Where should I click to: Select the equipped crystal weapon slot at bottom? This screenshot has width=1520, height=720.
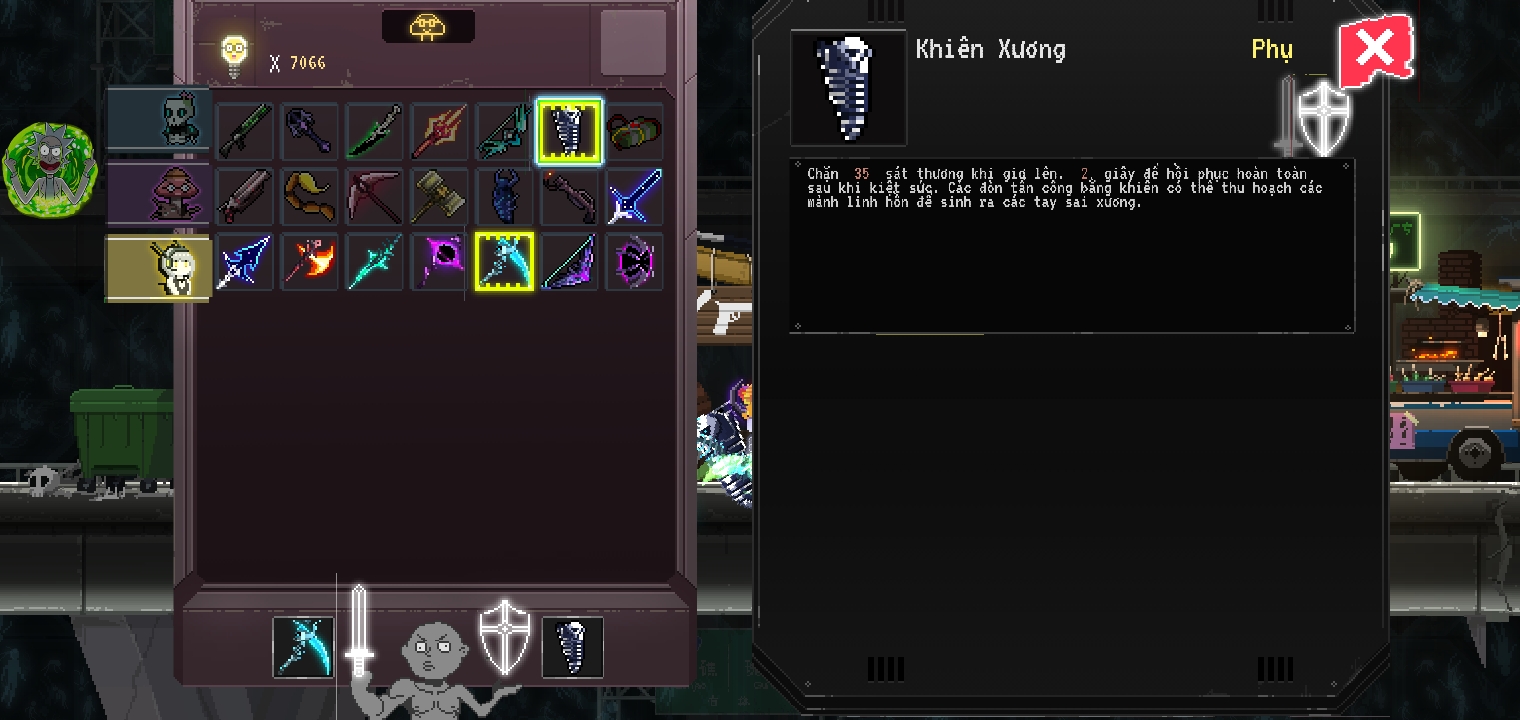(303, 647)
